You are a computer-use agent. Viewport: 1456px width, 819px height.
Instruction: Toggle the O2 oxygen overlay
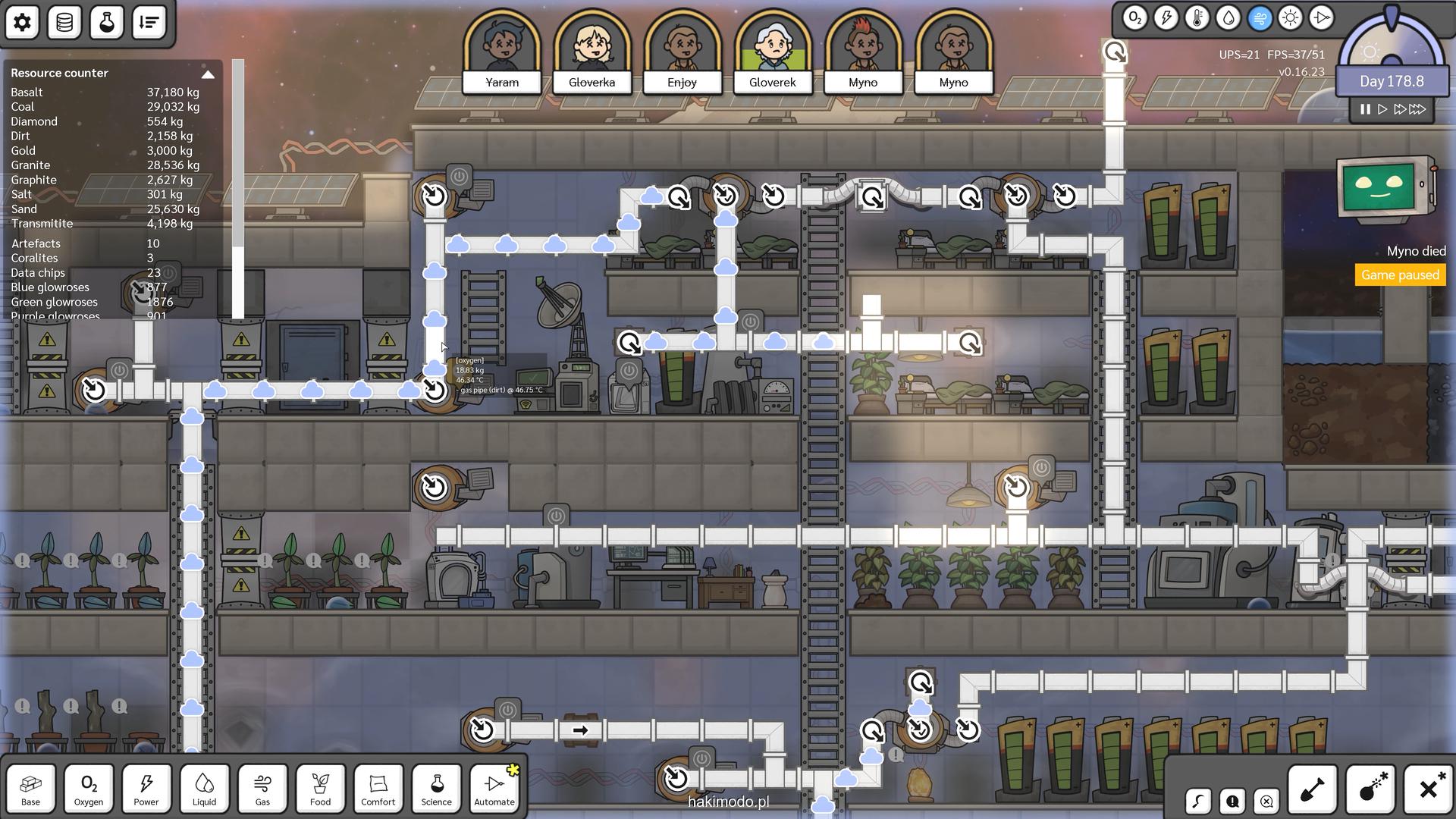(1134, 18)
